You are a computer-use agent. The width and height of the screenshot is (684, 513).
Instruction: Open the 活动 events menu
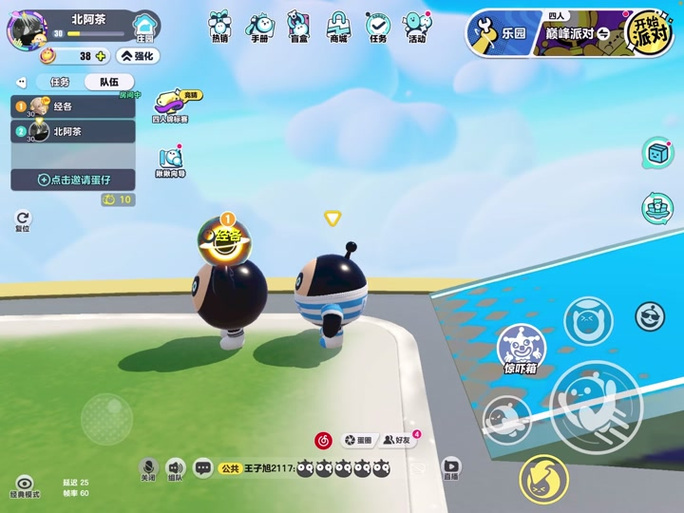(x=417, y=27)
